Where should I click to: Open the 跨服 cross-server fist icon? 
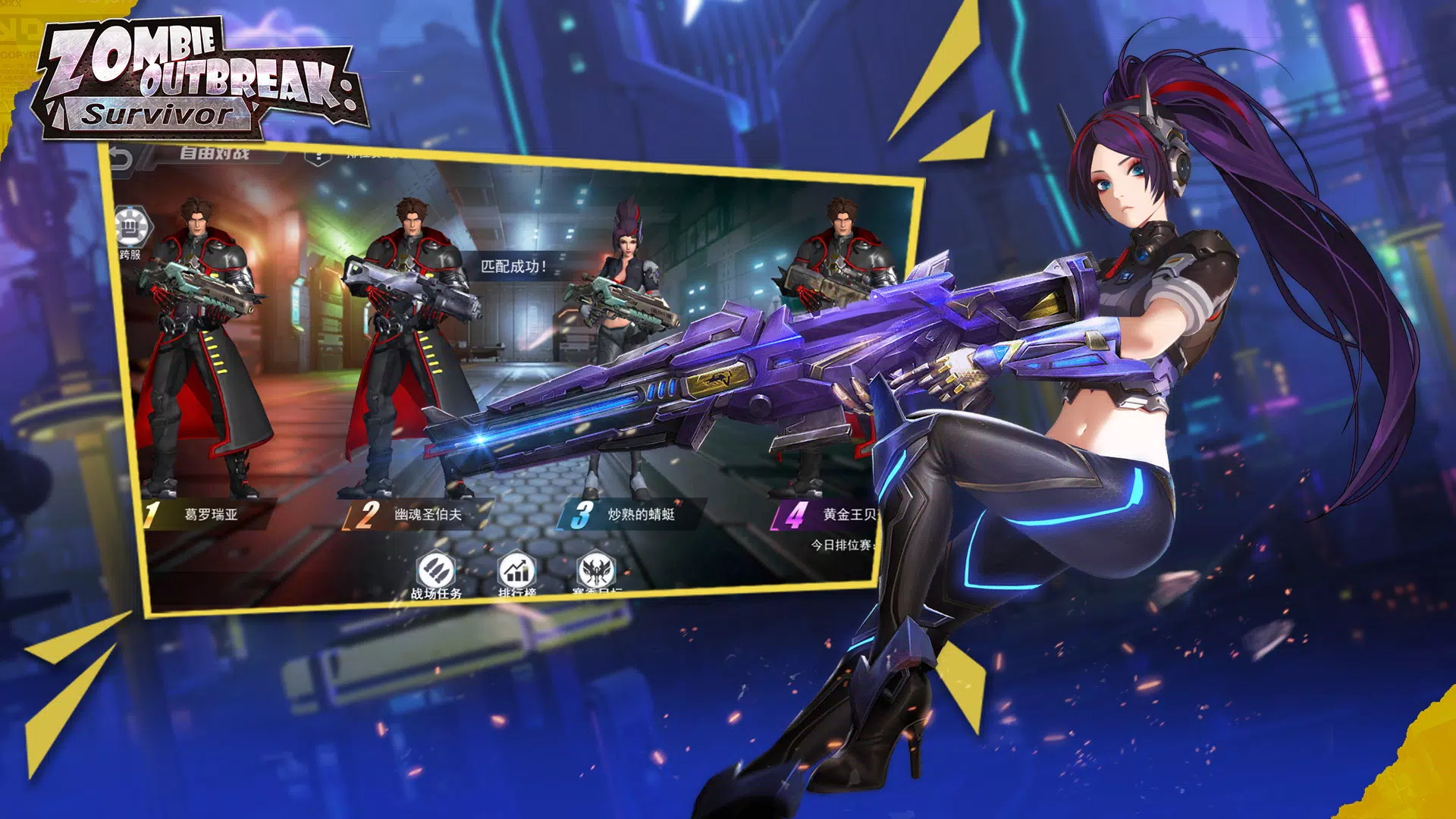[133, 227]
